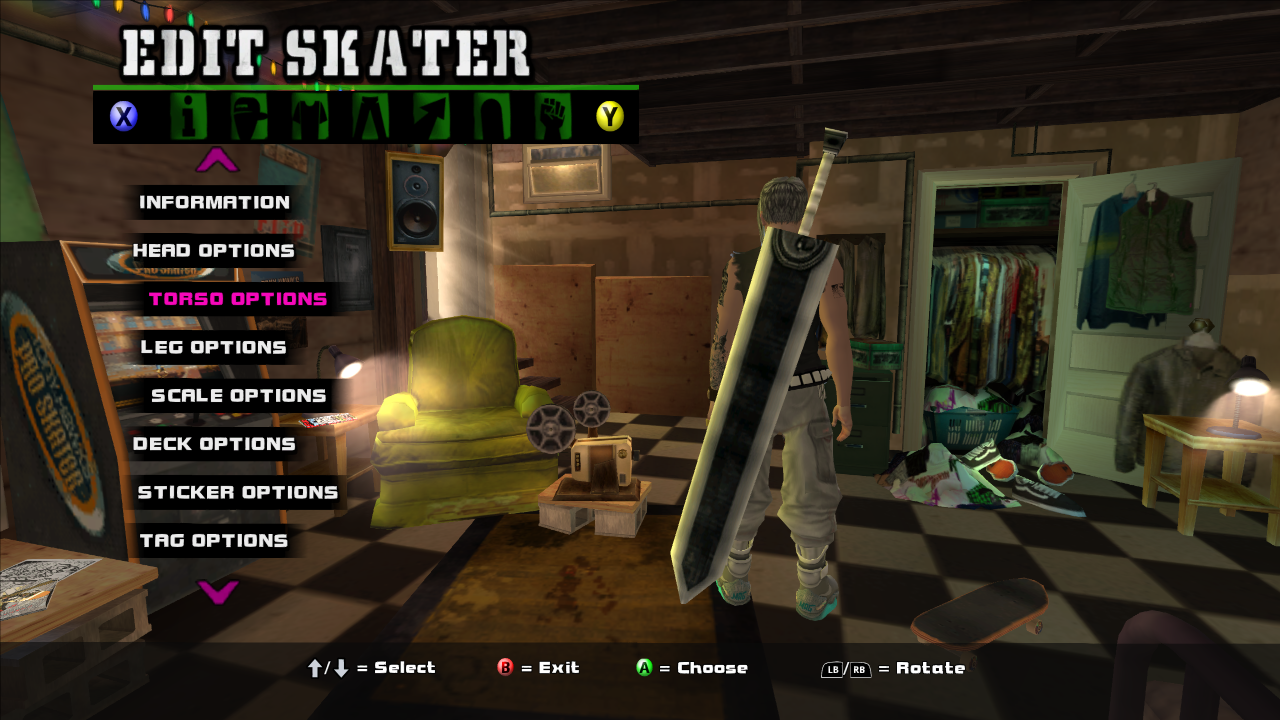The image size is (1280, 720).
Task: Open Leg Options
Action: [x=213, y=347]
